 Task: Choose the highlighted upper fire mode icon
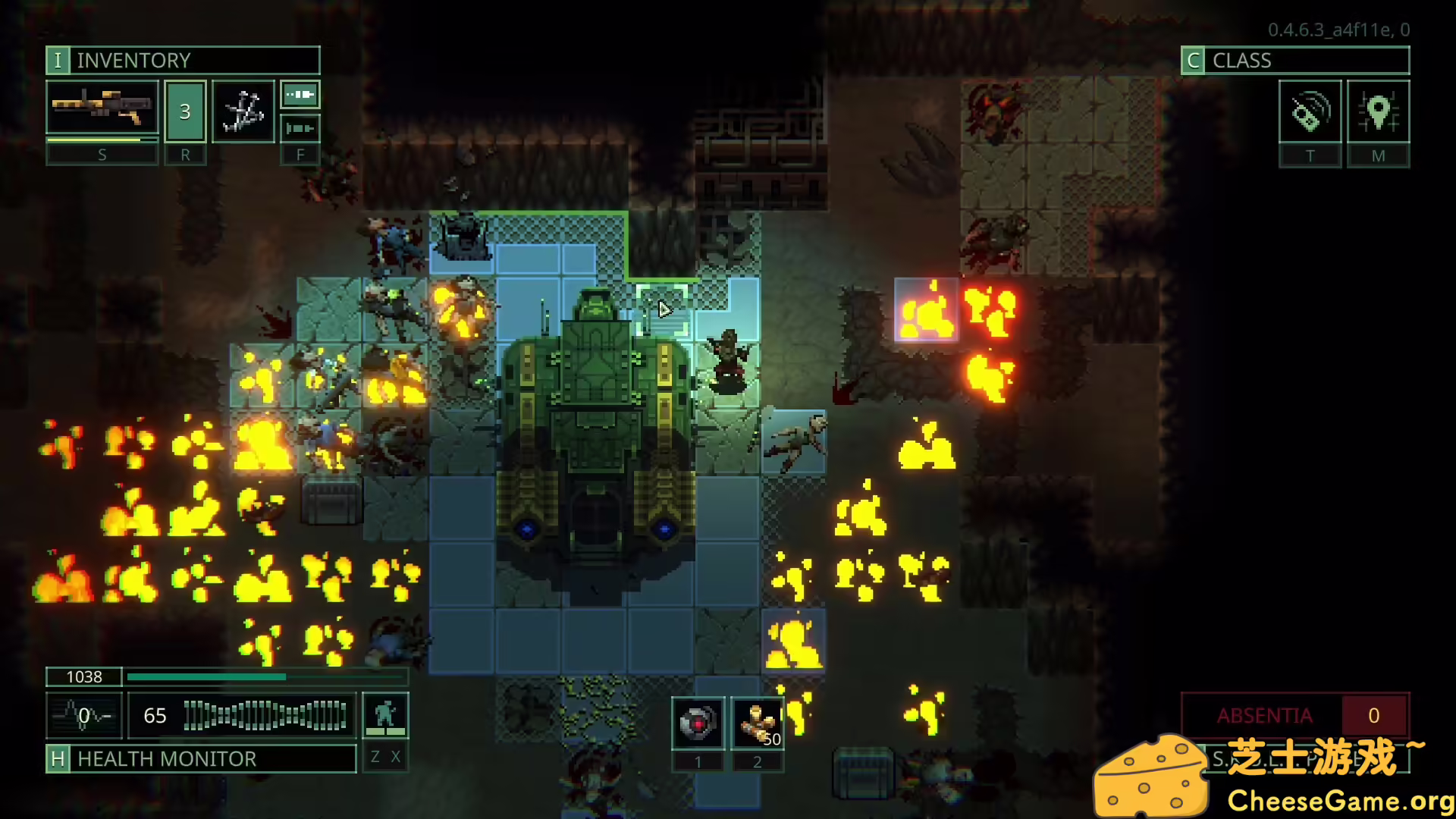(300, 95)
